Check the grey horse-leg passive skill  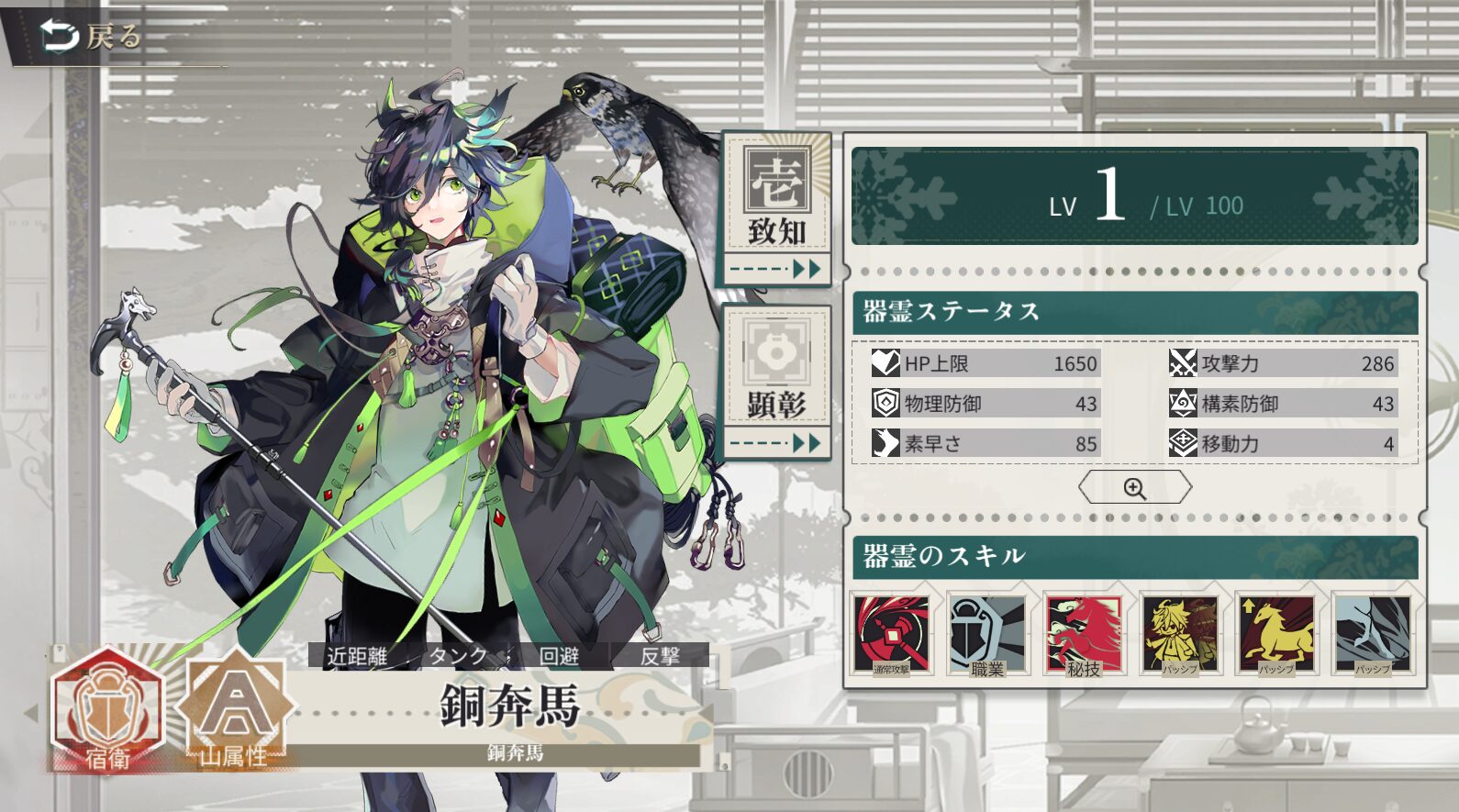[1373, 635]
